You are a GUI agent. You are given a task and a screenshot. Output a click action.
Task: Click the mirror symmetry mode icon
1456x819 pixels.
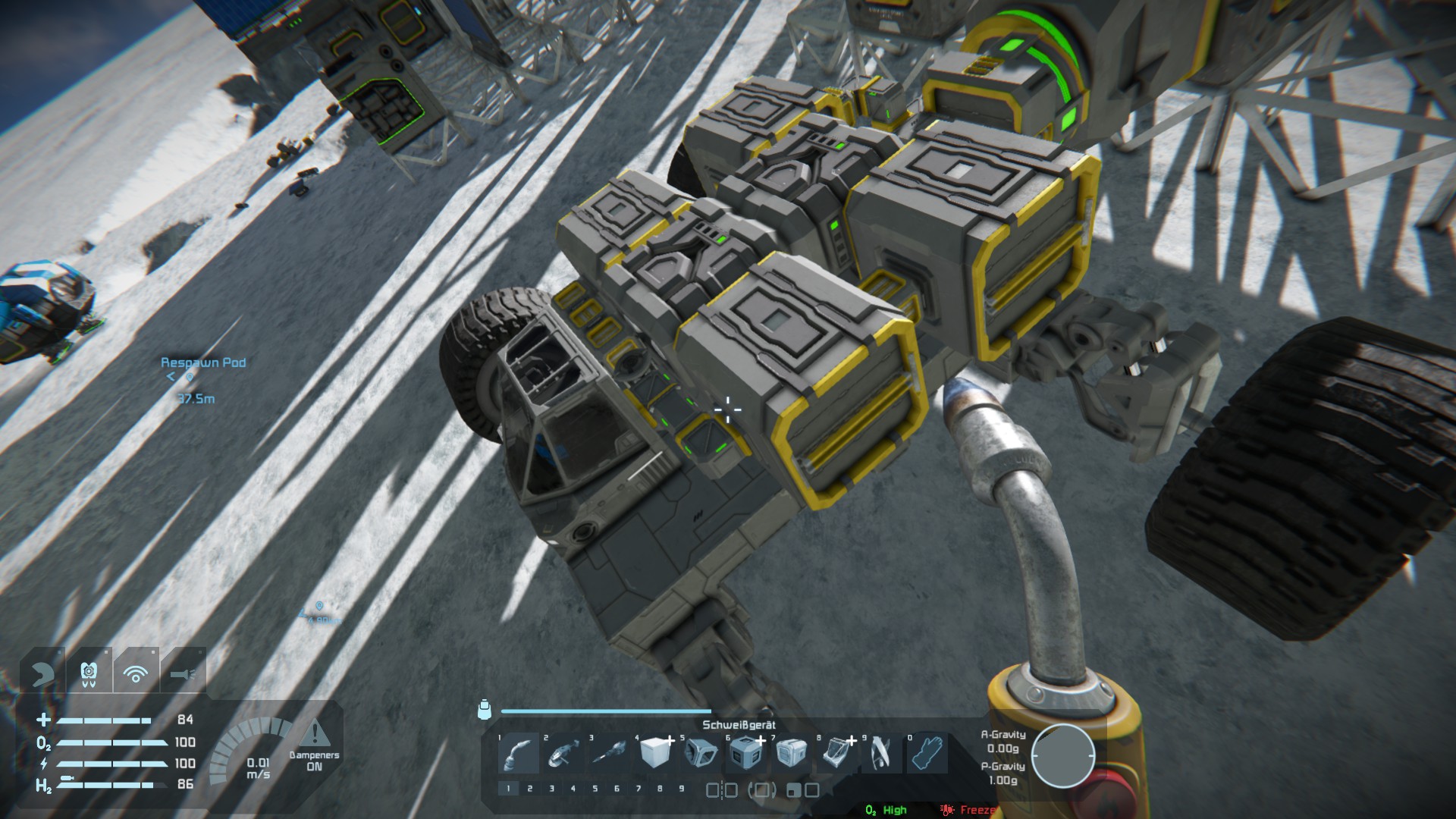(721, 790)
